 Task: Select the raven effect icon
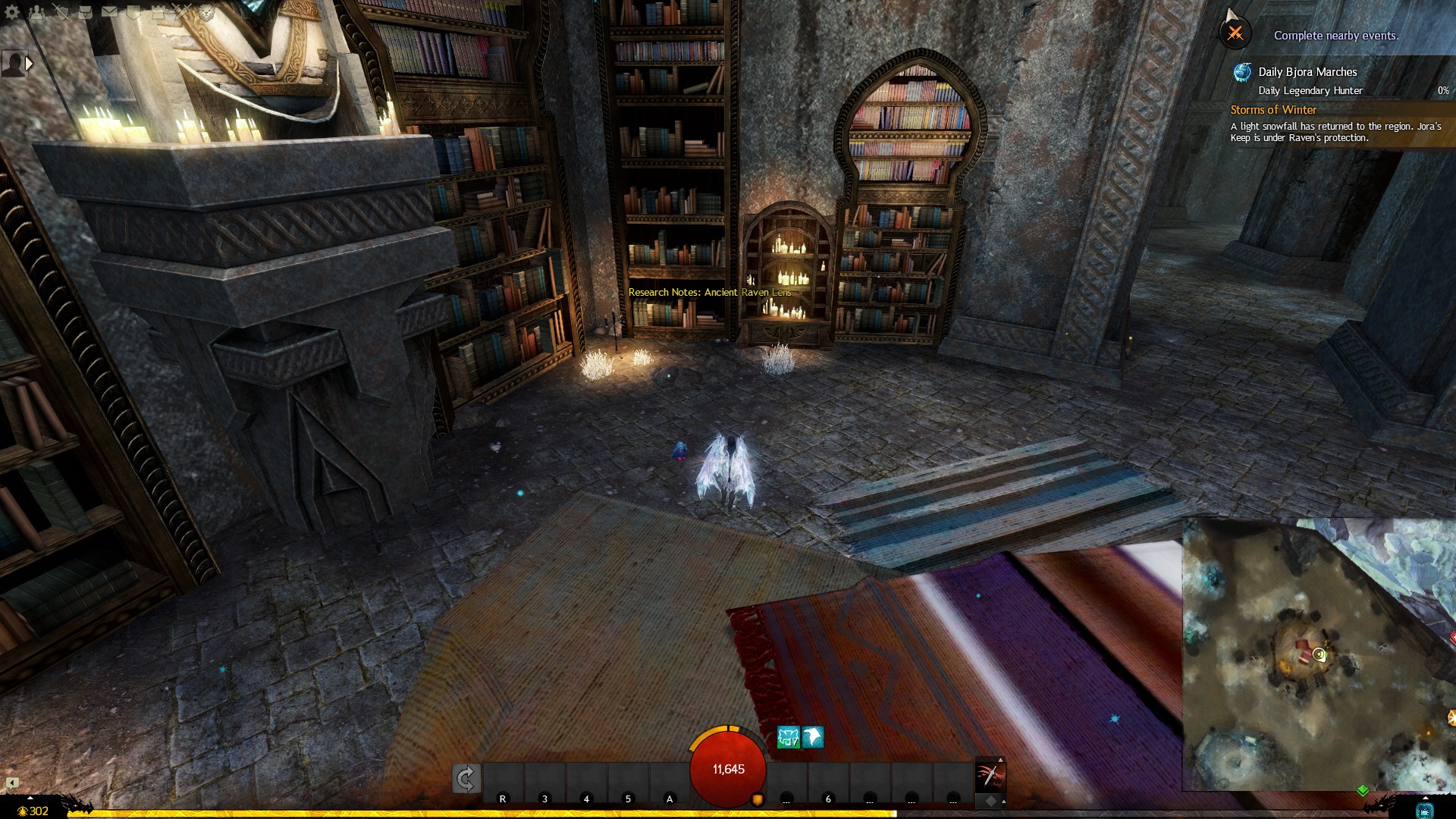click(x=813, y=737)
